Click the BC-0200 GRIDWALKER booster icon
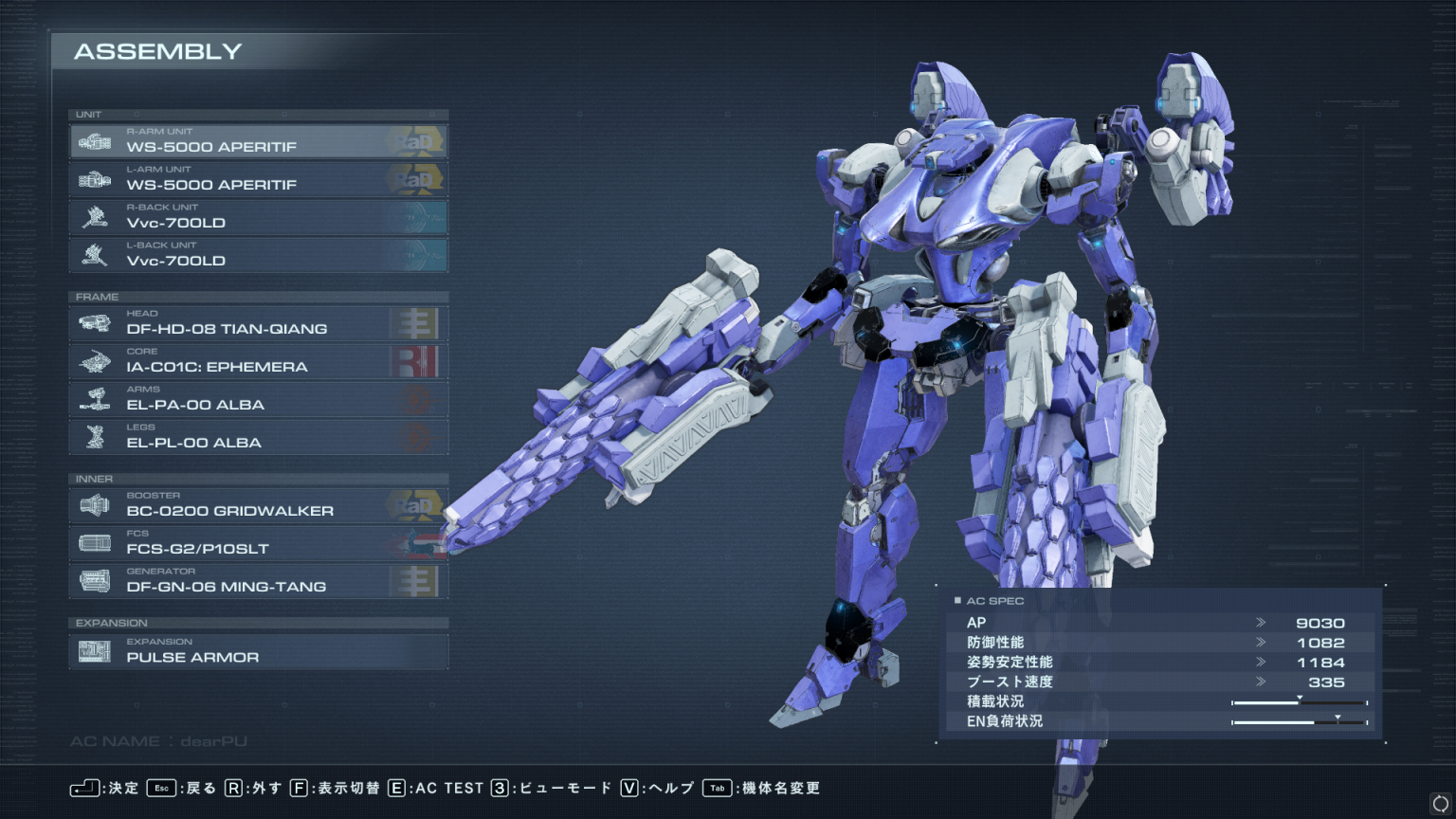1456x819 pixels. [95, 503]
